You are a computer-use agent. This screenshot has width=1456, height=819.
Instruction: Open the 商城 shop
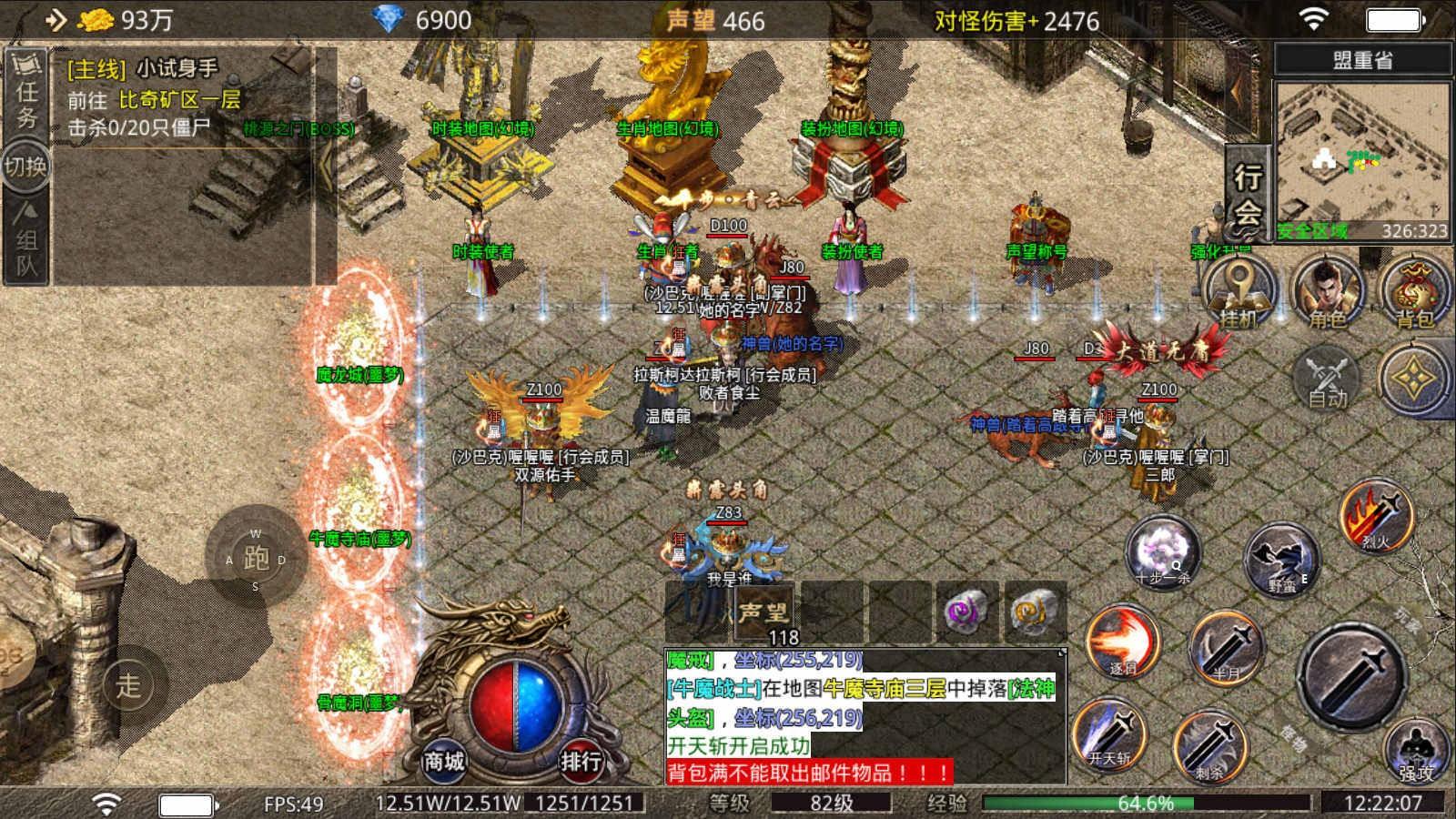pyautogui.click(x=444, y=760)
